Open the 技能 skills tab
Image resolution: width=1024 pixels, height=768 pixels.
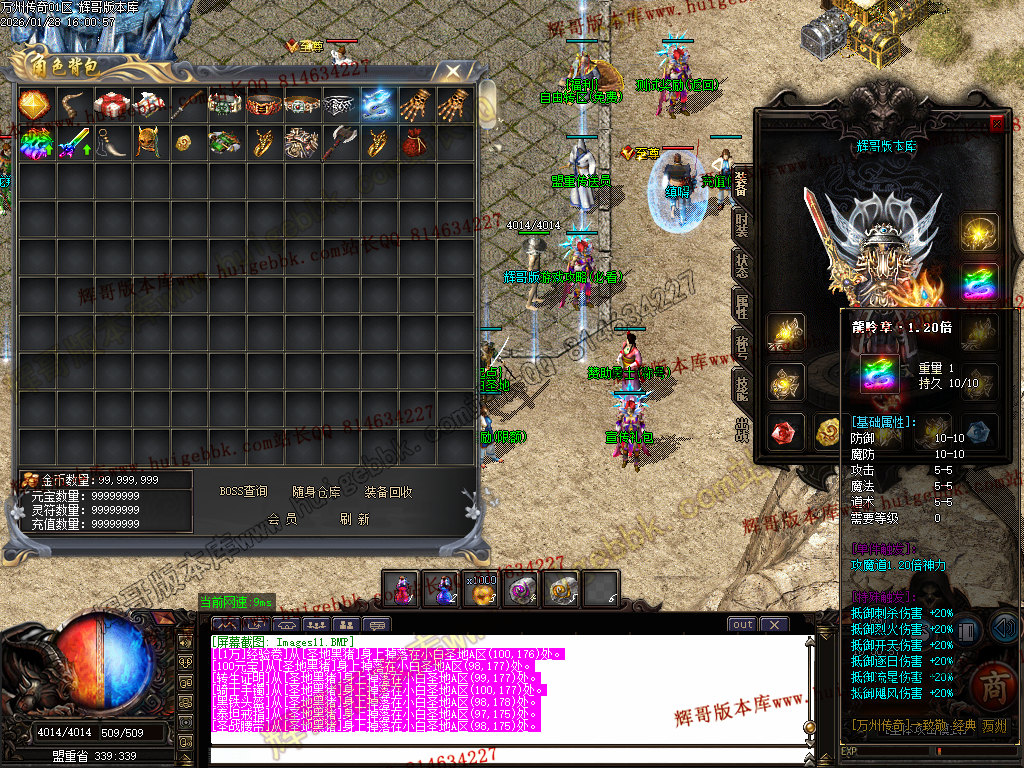[741, 387]
